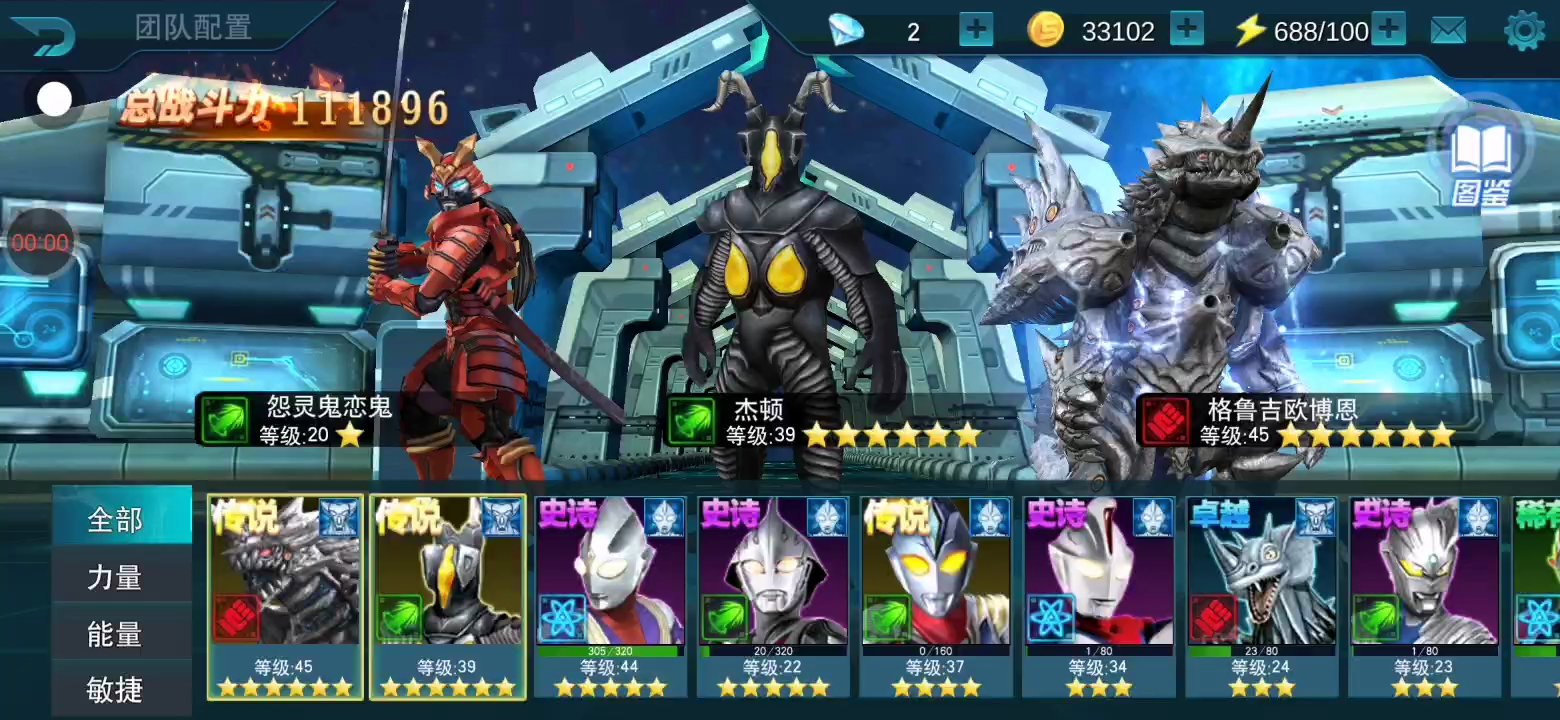The image size is (1560, 720).
Task: Open the mail envelope inbox
Action: (x=1448, y=31)
